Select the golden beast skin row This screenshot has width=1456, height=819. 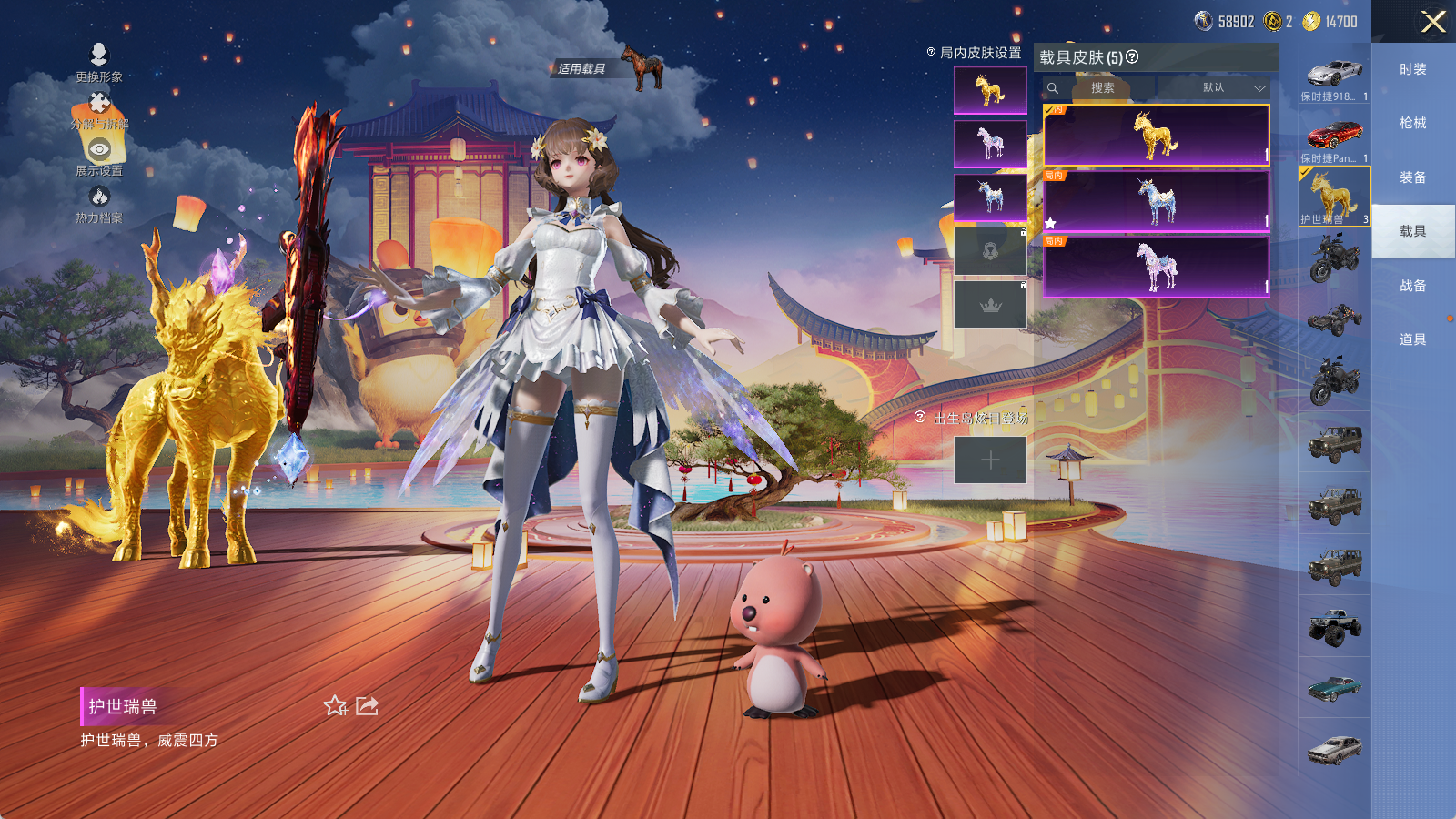1156,135
